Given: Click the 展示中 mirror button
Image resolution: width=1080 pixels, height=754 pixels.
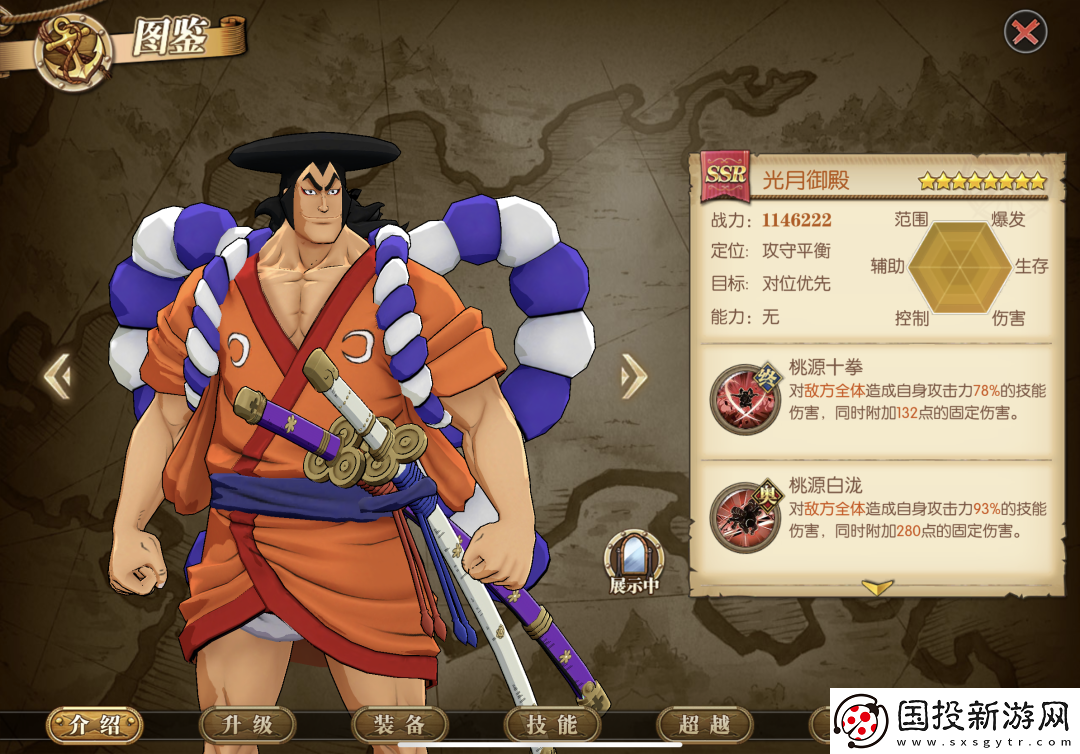Looking at the screenshot, I should (634, 562).
